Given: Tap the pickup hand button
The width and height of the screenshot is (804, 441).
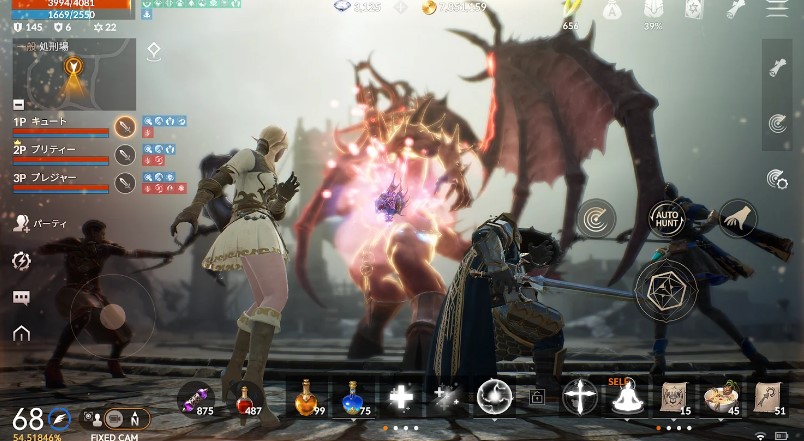Looking at the screenshot, I should 737,218.
